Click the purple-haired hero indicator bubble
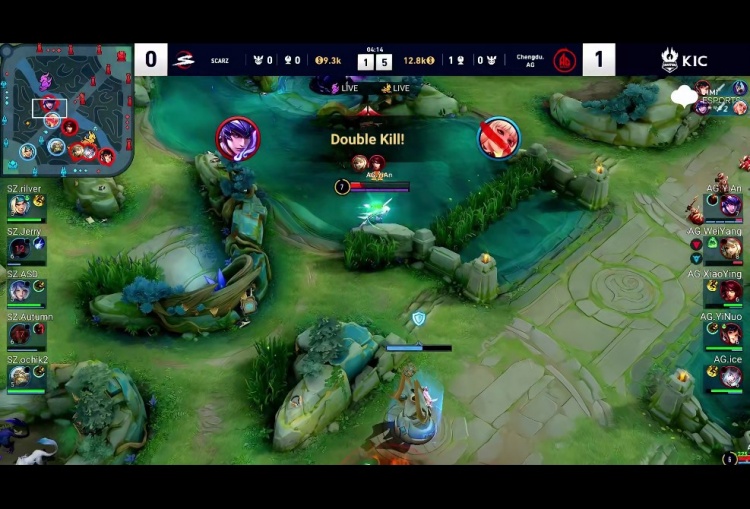 [x=238, y=138]
